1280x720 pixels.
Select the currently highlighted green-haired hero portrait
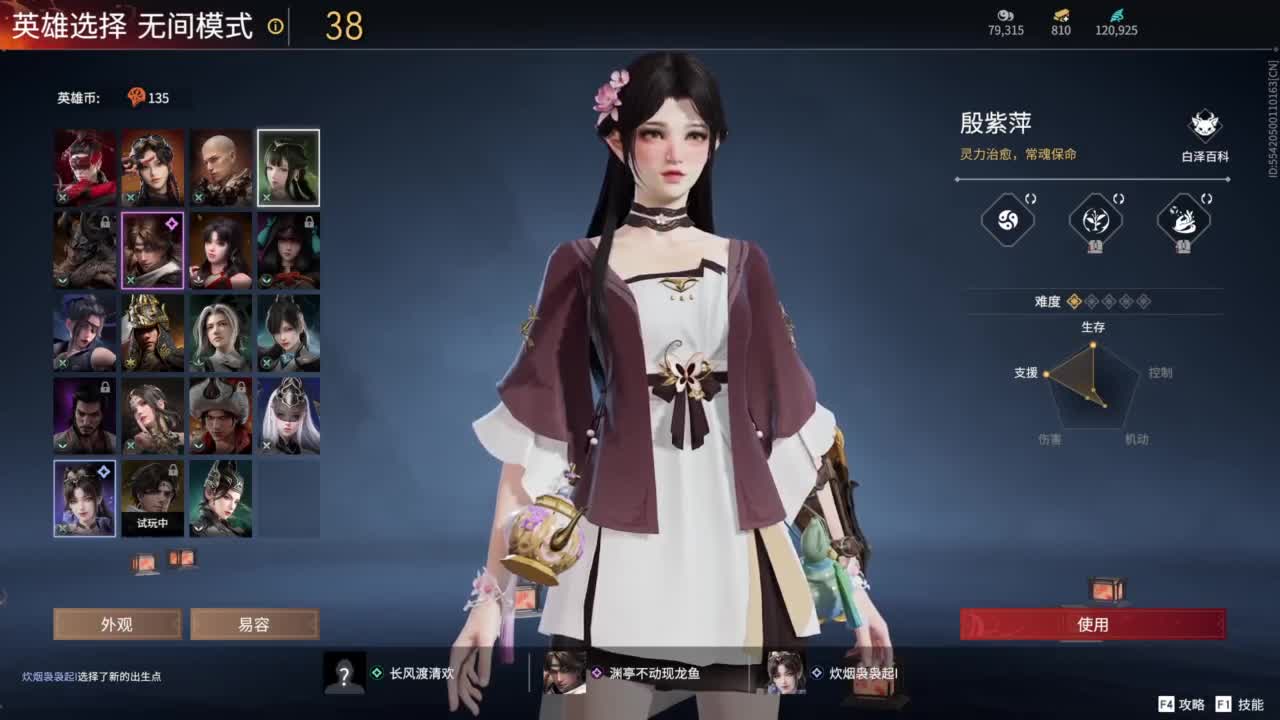point(287,167)
